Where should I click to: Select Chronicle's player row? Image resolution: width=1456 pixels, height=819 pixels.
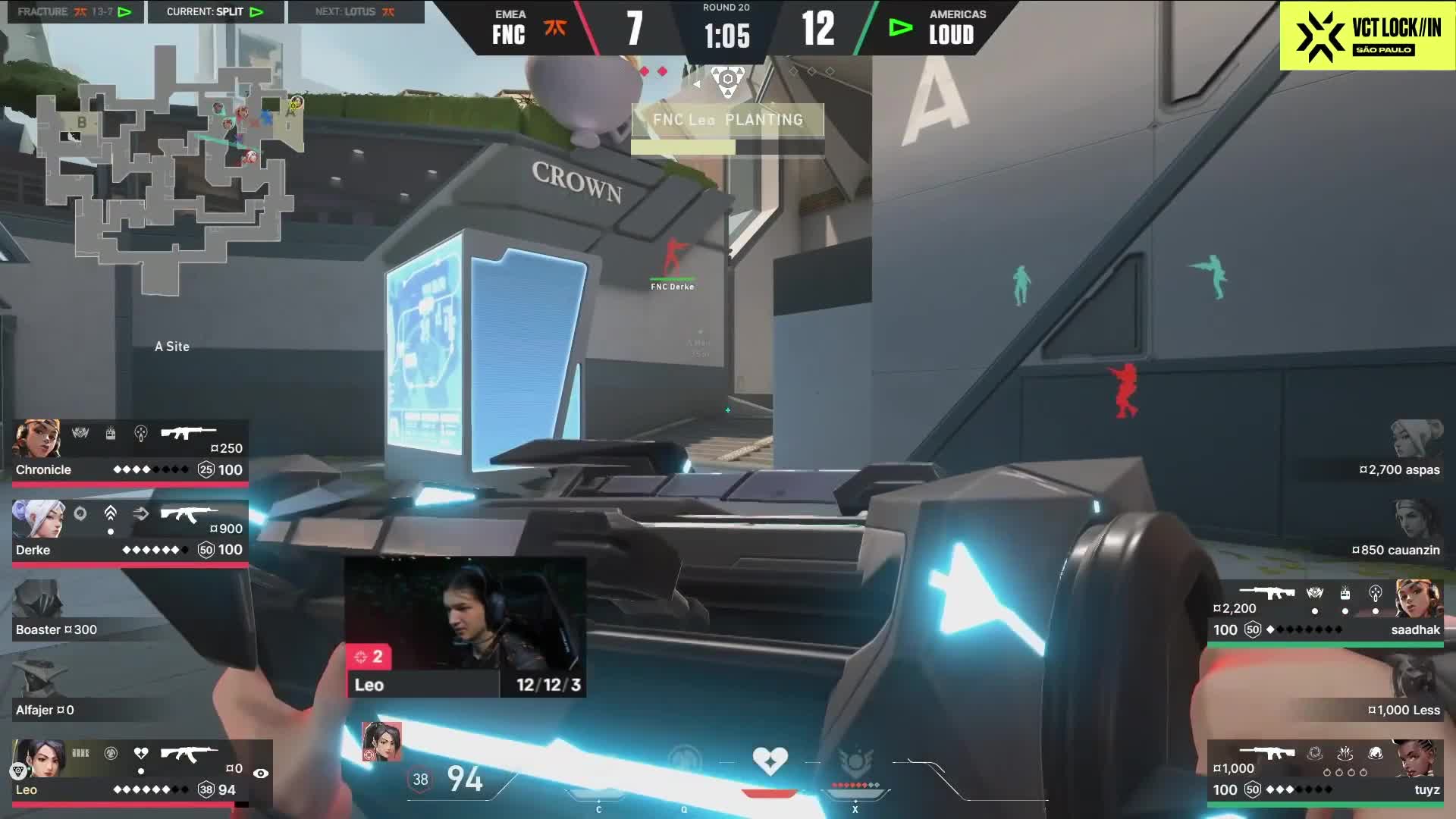coord(129,451)
